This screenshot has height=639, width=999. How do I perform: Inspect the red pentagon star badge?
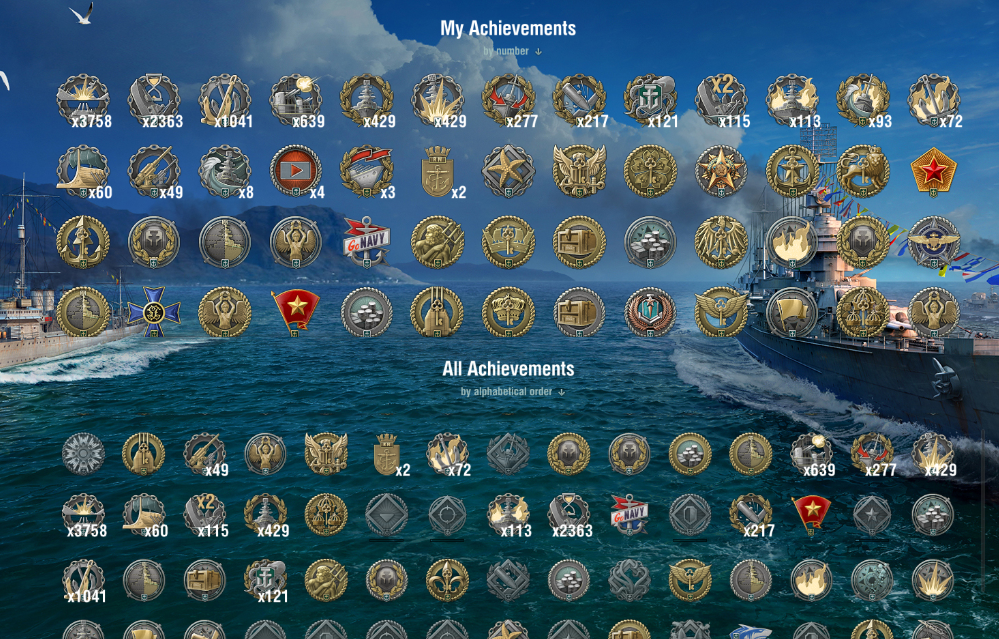(934, 171)
